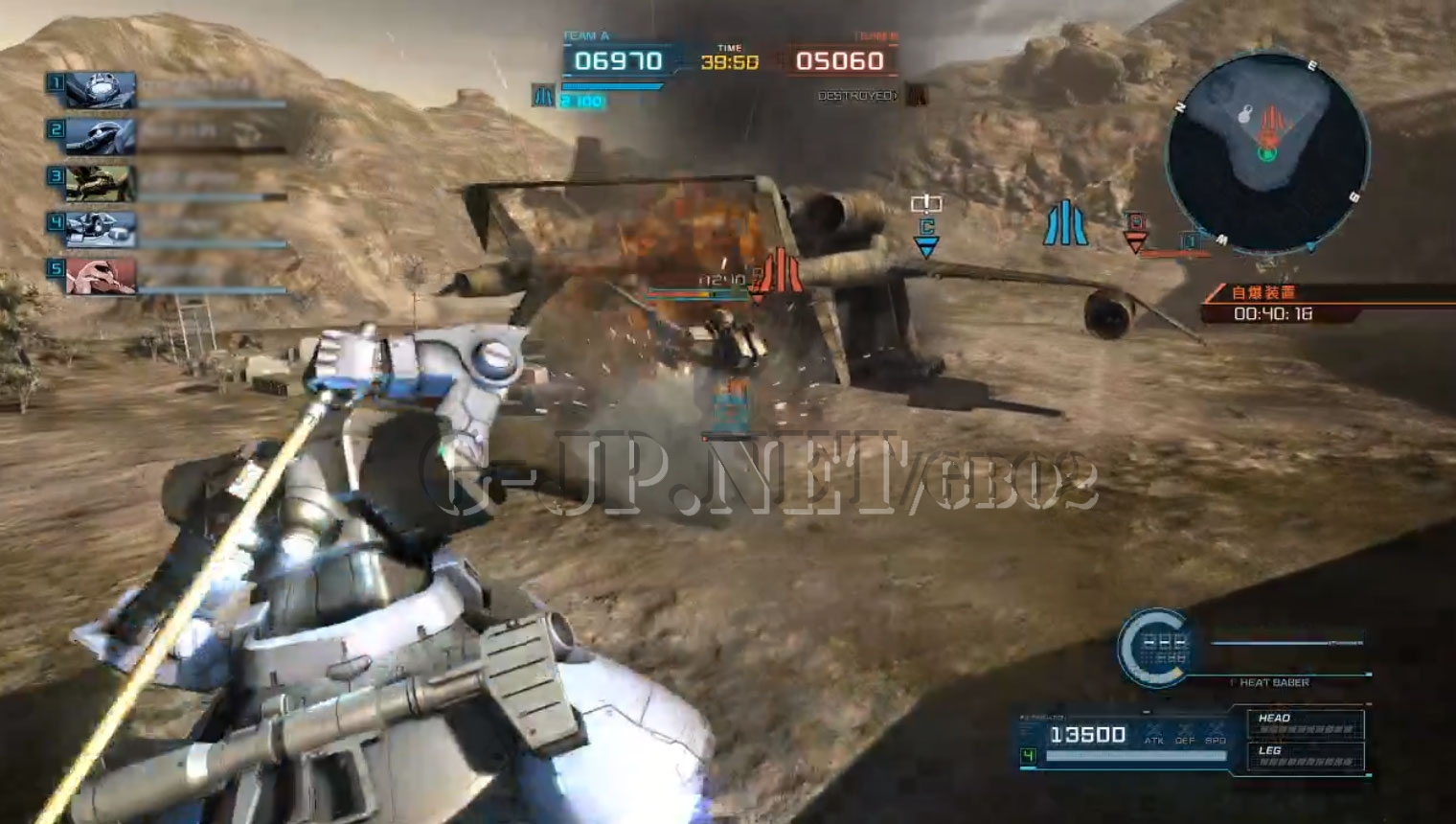
Task: Click the blue team emblem under Team A score
Action: click(543, 96)
